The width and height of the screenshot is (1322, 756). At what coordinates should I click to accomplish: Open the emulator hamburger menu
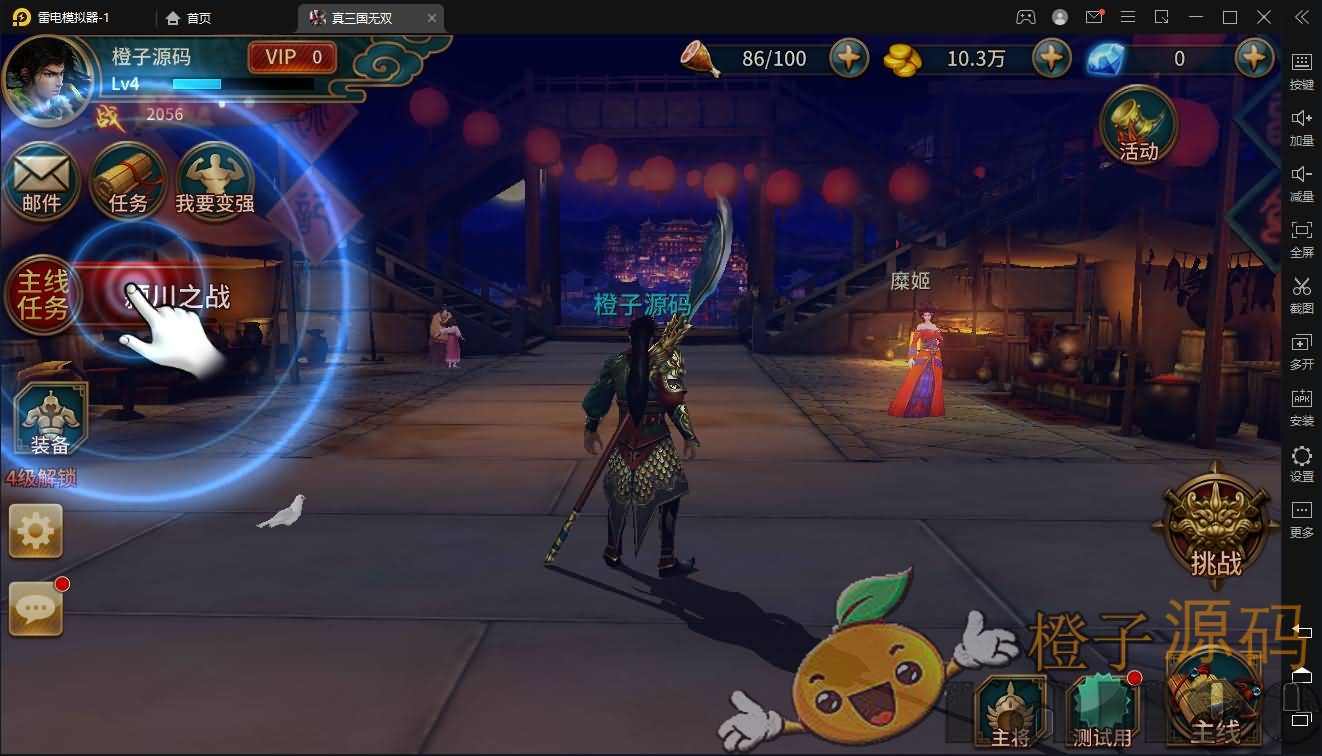[1129, 17]
